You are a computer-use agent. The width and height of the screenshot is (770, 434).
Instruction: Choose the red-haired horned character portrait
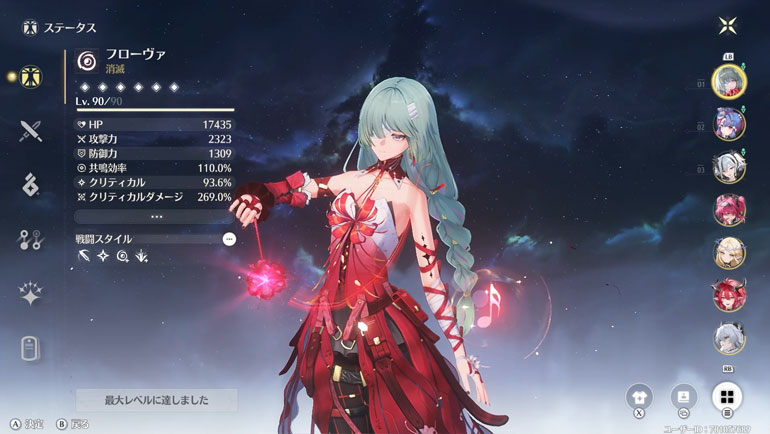[x=728, y=296]
